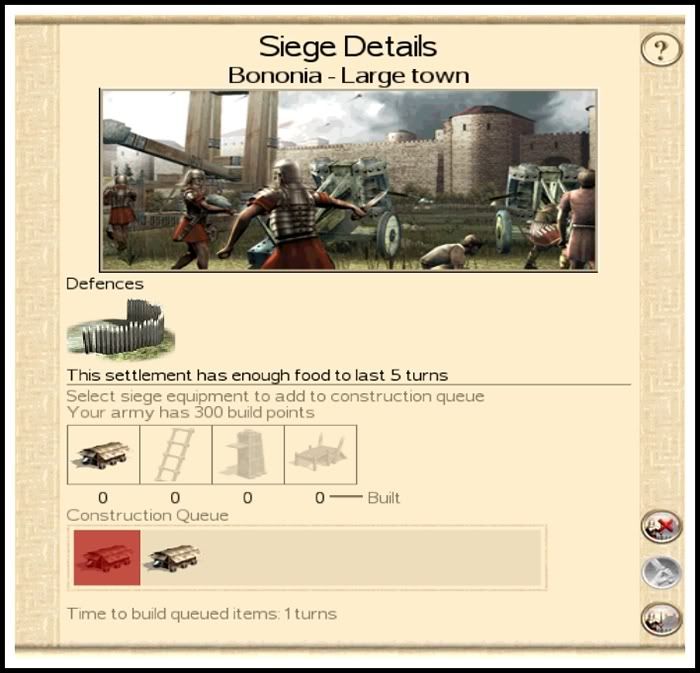Click the greyed-out sword assault button
Viewport: 700px width, 673px height.
tap(660, 572)
